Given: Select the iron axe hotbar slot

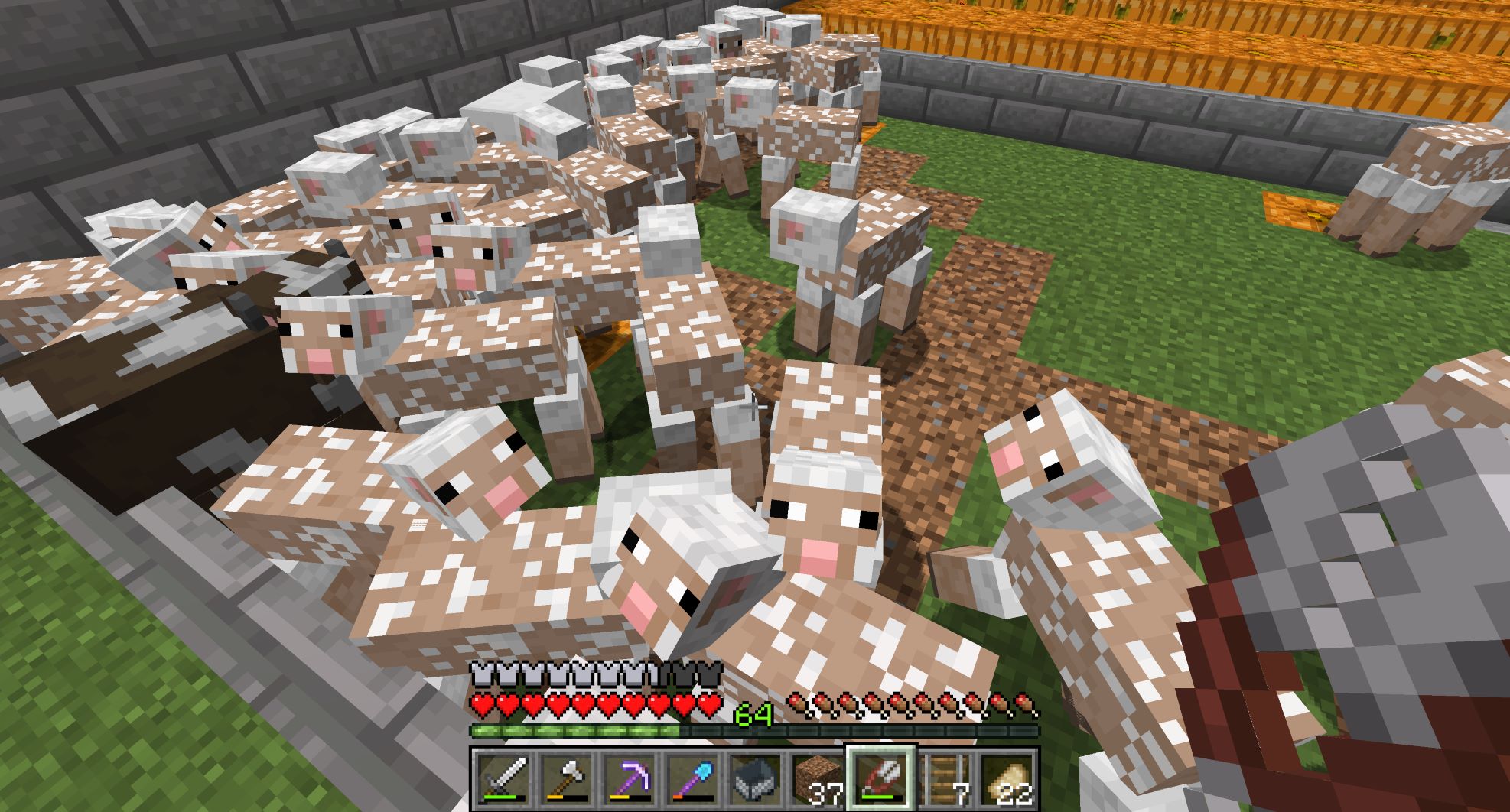Looking at the screenshot, I should [565, 780].
